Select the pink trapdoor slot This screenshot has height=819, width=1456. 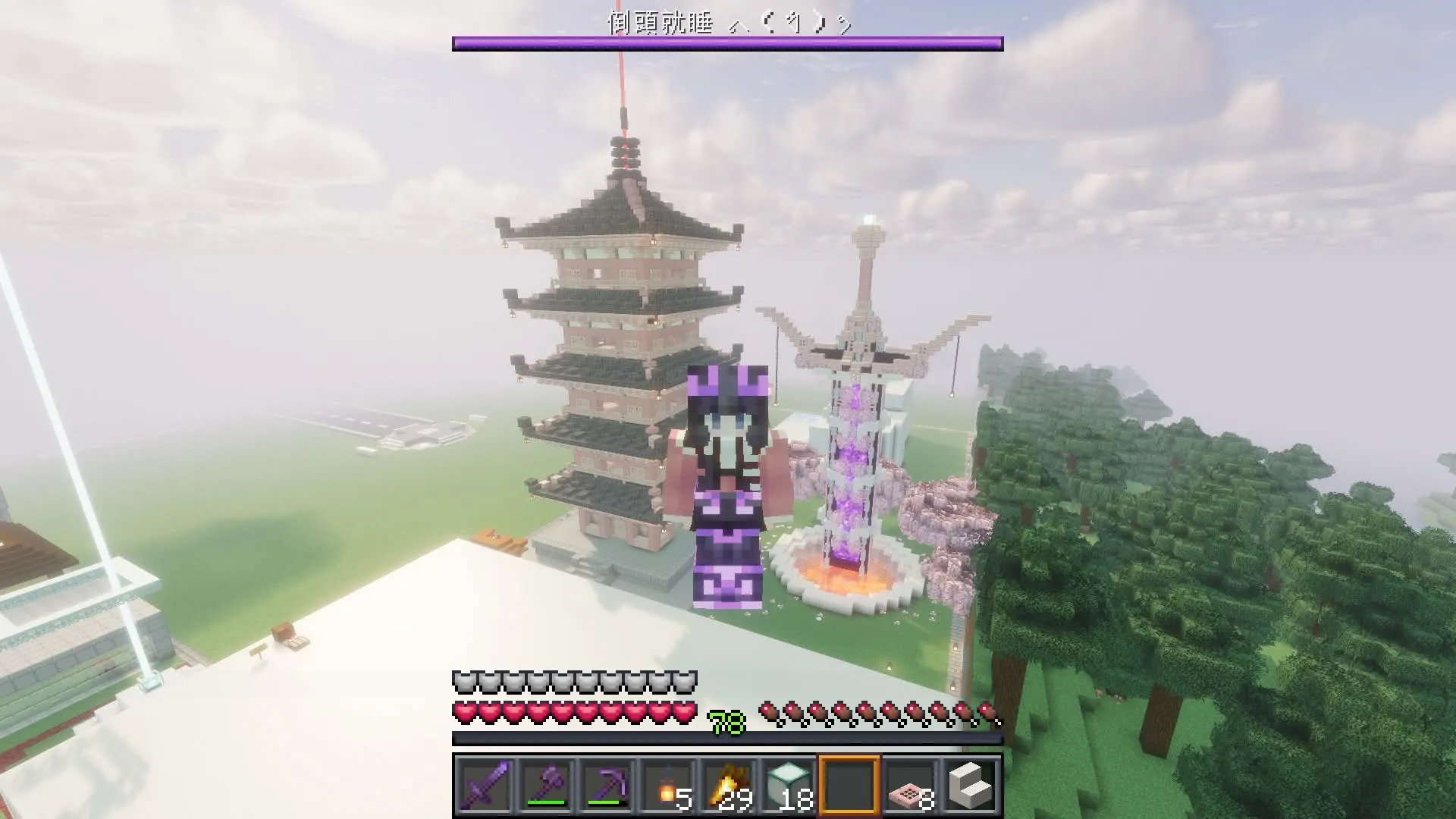pos(909,785)
